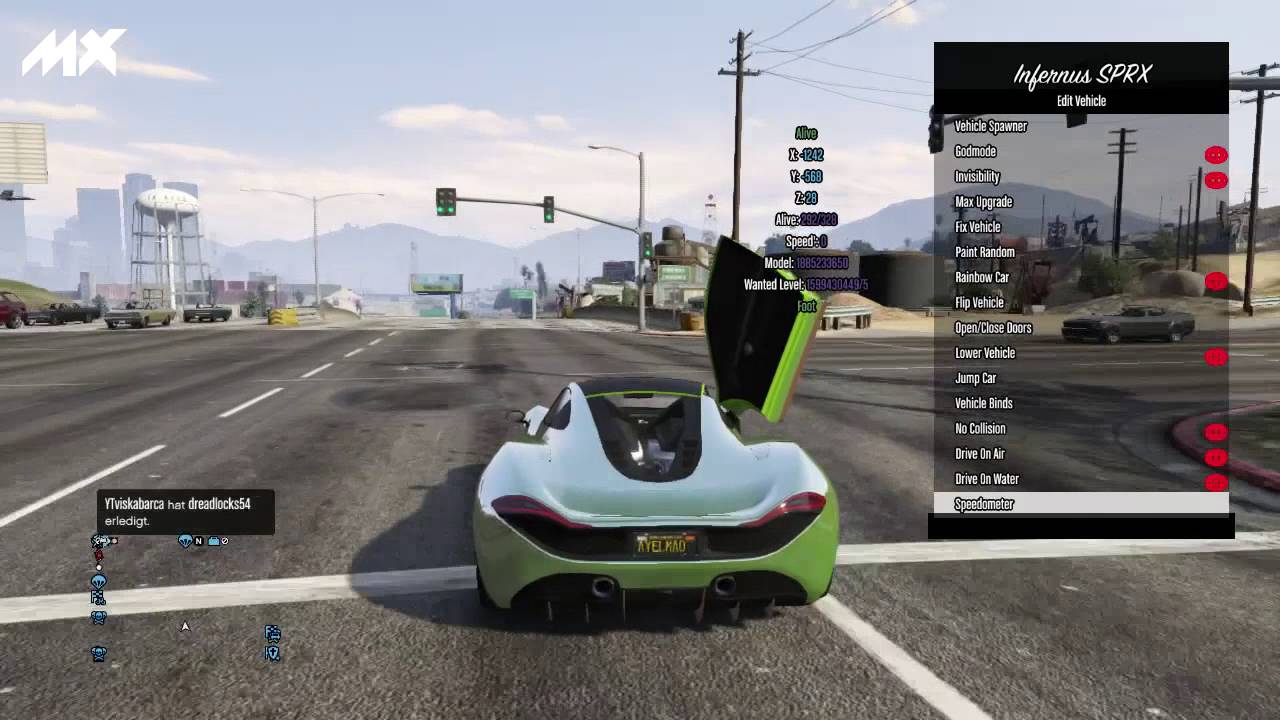The image size is (1280, 720).
Task: Select Flip Vehicle
Action: pos(979,303)
